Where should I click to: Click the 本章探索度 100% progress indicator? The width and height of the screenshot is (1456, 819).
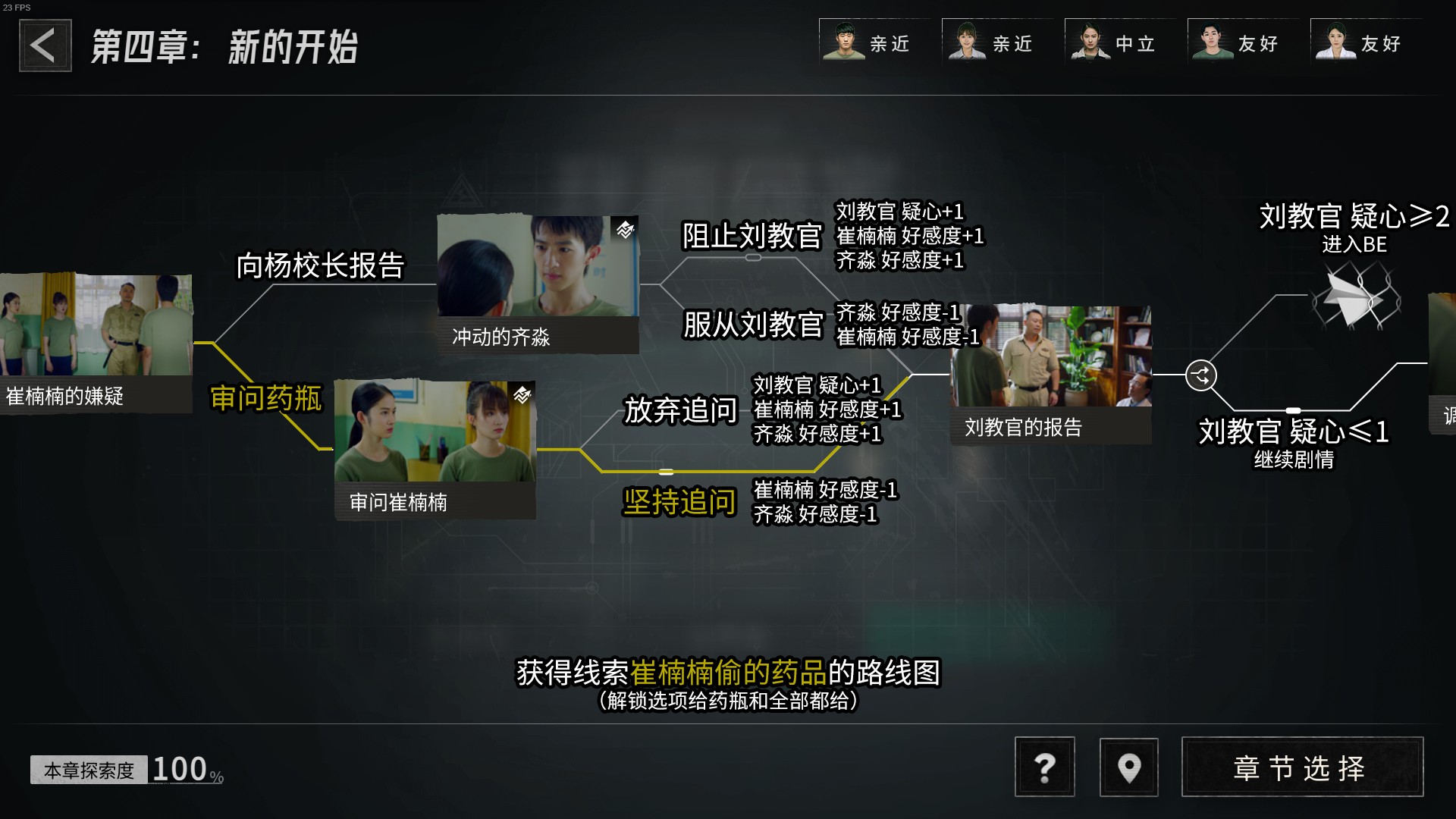click(x=125, y=769)
